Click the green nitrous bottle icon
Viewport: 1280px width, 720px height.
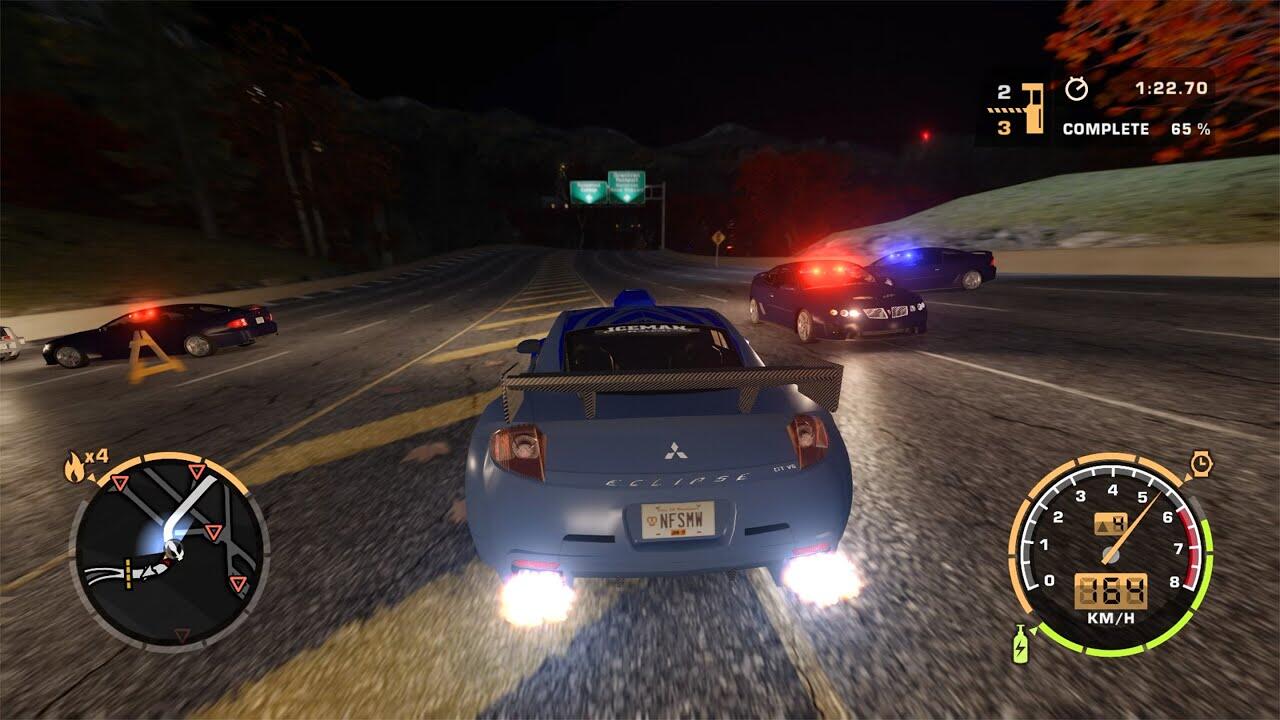pyautogui.click(x=1020, y=643)
